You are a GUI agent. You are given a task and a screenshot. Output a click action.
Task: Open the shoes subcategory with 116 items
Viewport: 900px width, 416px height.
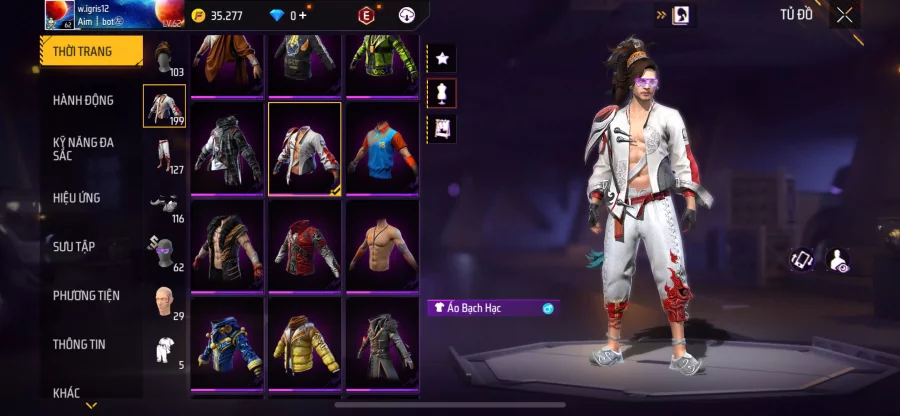click(165, 203)
